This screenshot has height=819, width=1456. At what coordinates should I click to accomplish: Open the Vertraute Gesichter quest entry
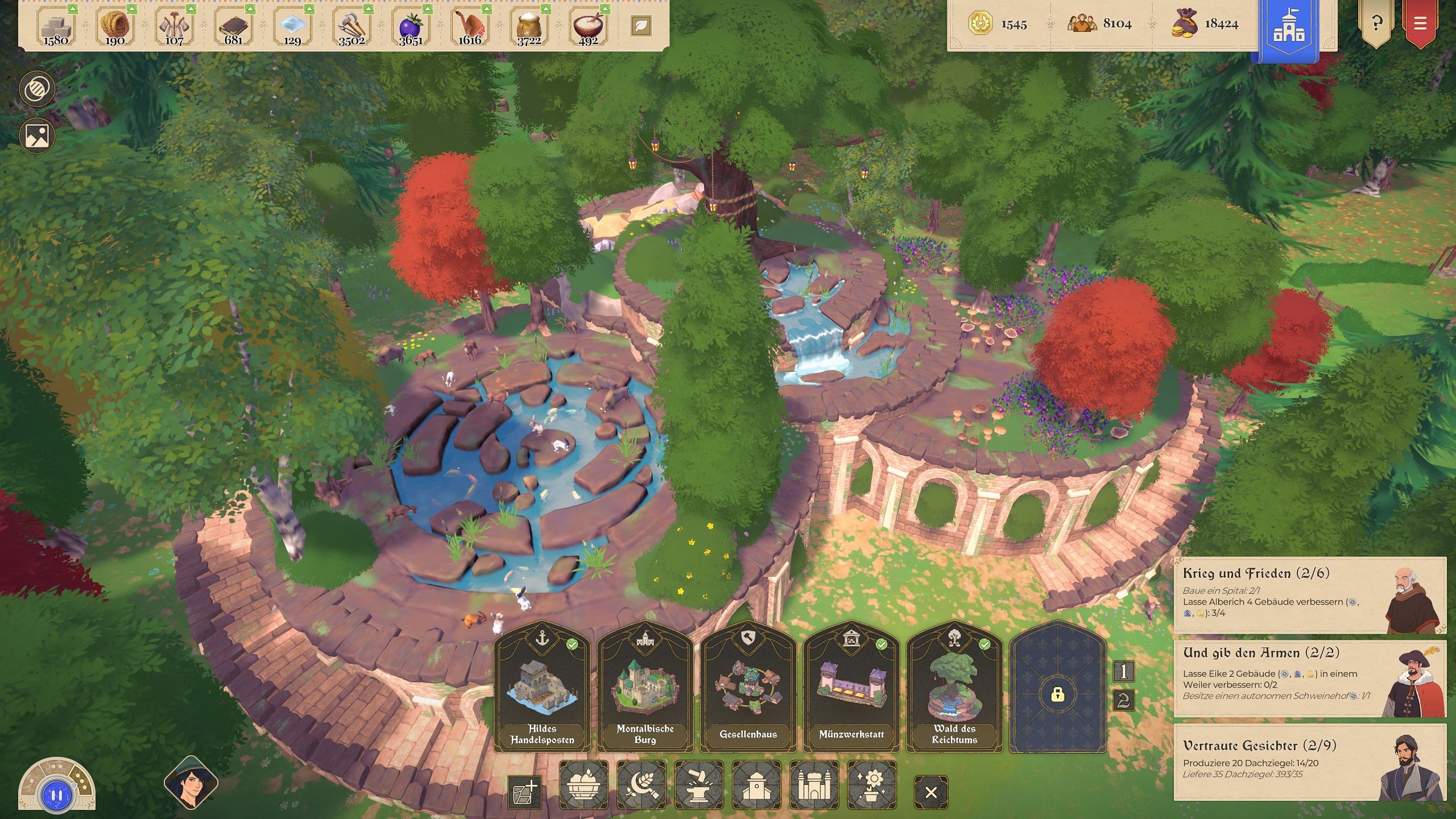pos(1309,762)
